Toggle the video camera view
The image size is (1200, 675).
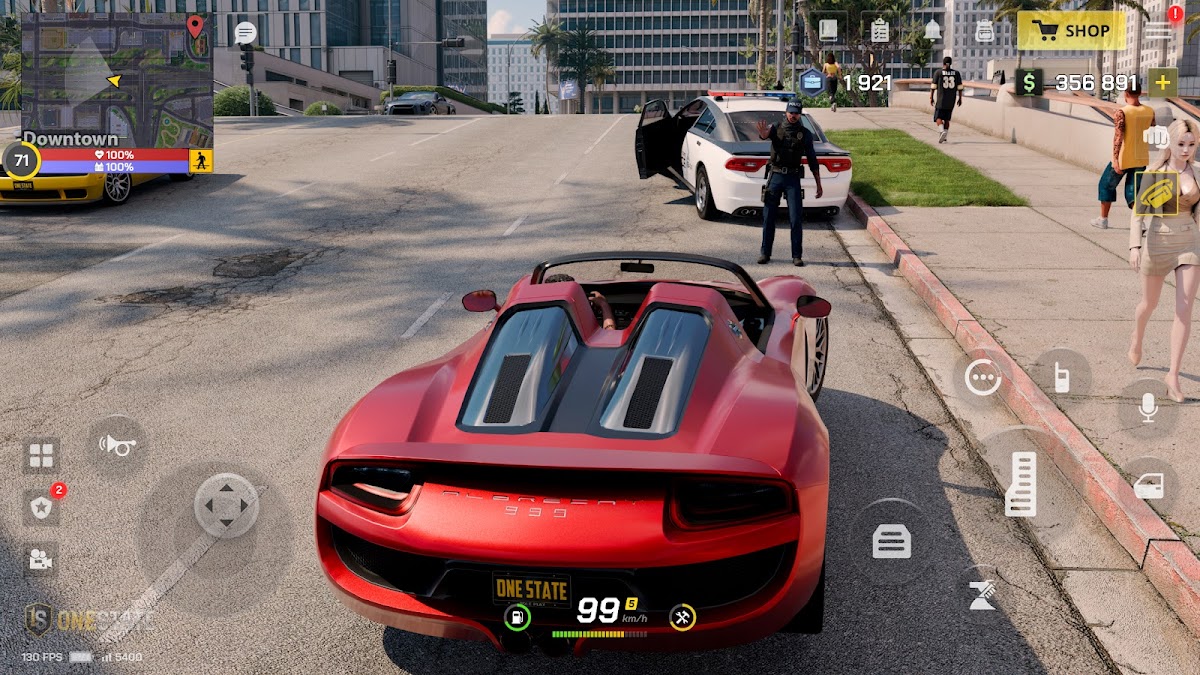[x=41, y=560]
